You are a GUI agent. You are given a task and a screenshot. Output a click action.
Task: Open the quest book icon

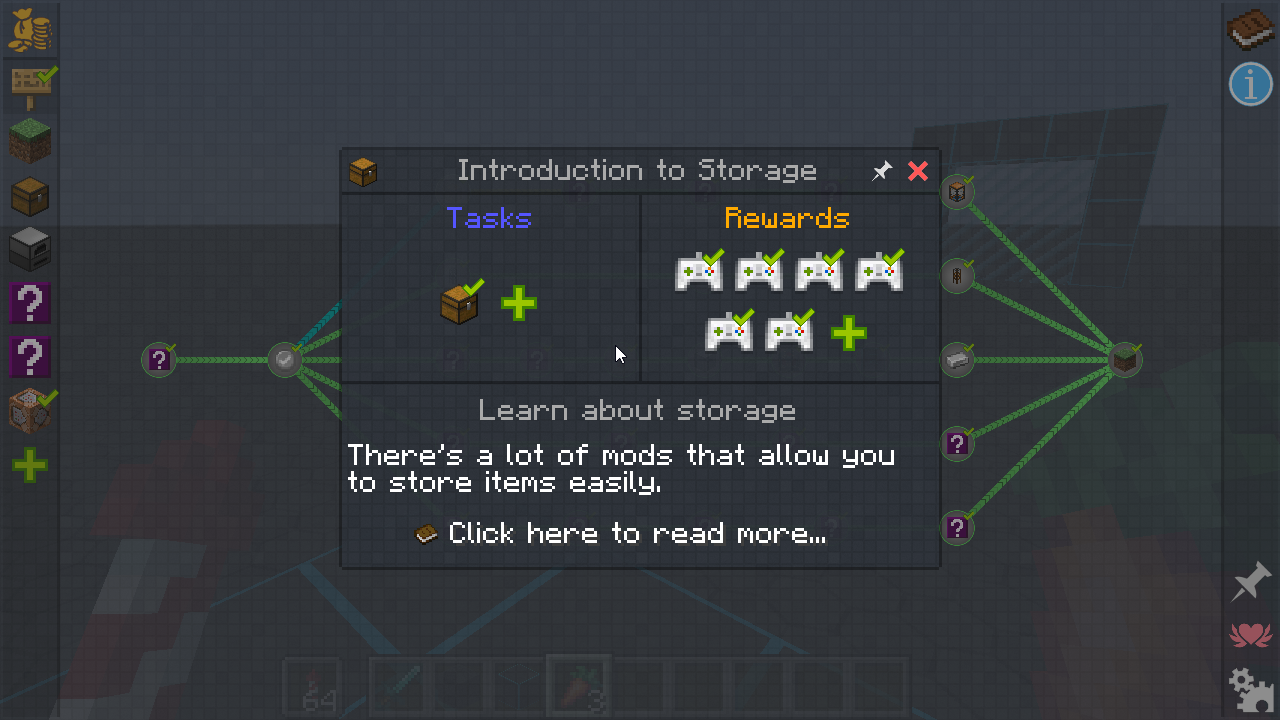pos(1250,30)
